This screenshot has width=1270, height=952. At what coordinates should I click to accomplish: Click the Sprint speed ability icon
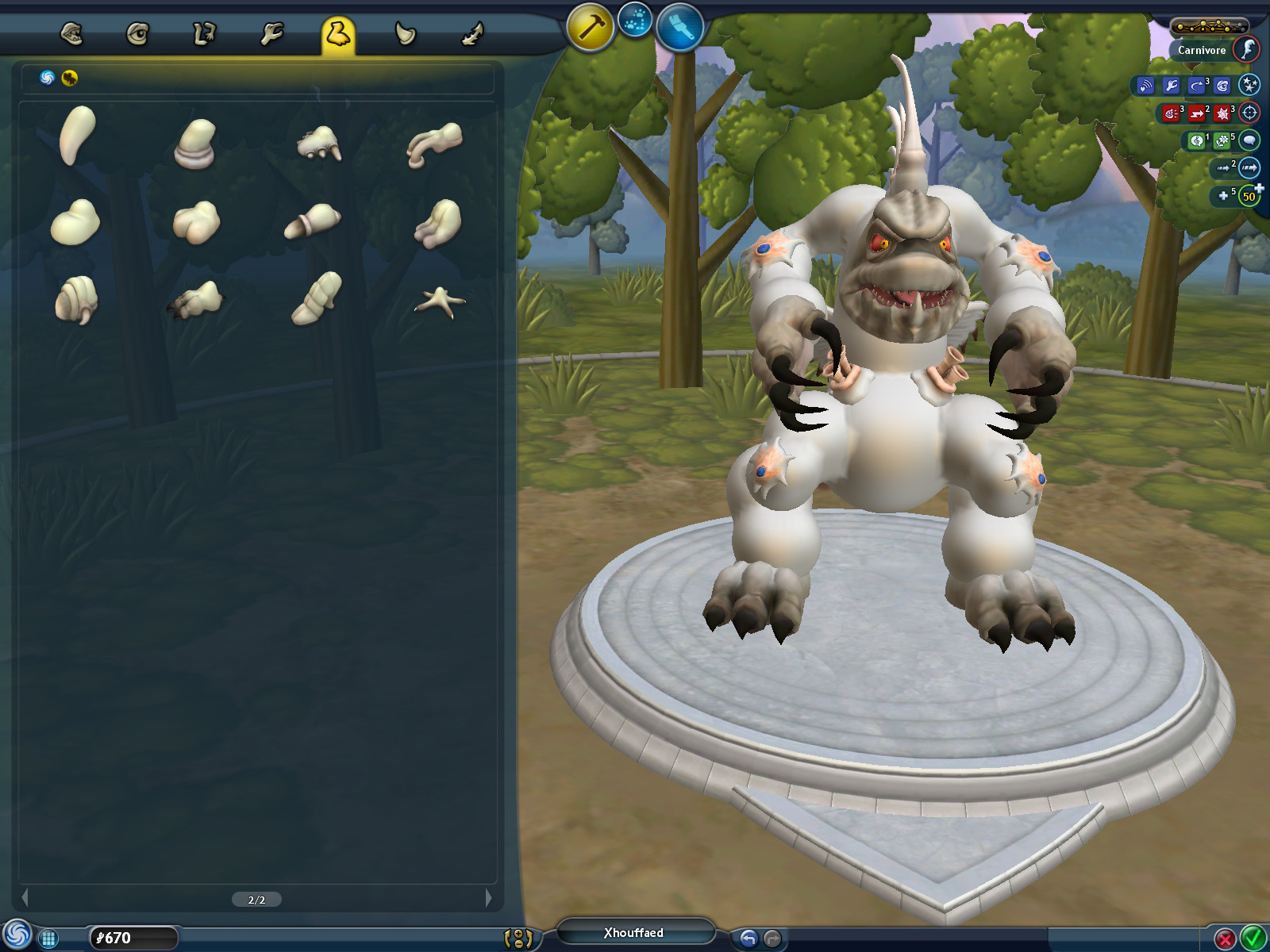tap(1225, 168)
